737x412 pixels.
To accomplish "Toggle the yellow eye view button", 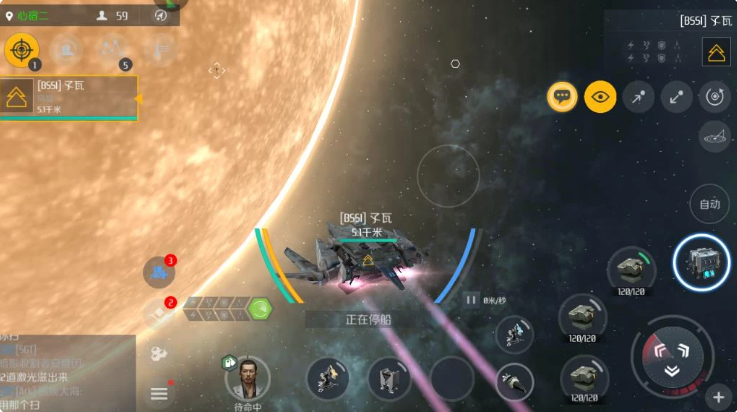I will [x=600, y=96].
